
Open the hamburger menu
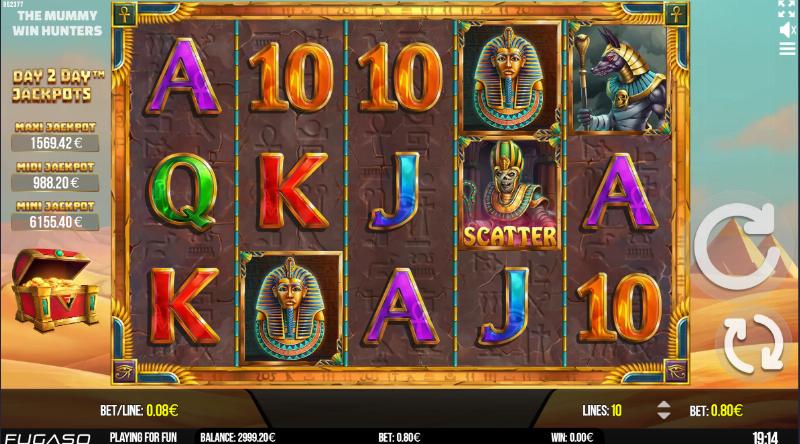(786, 52)
